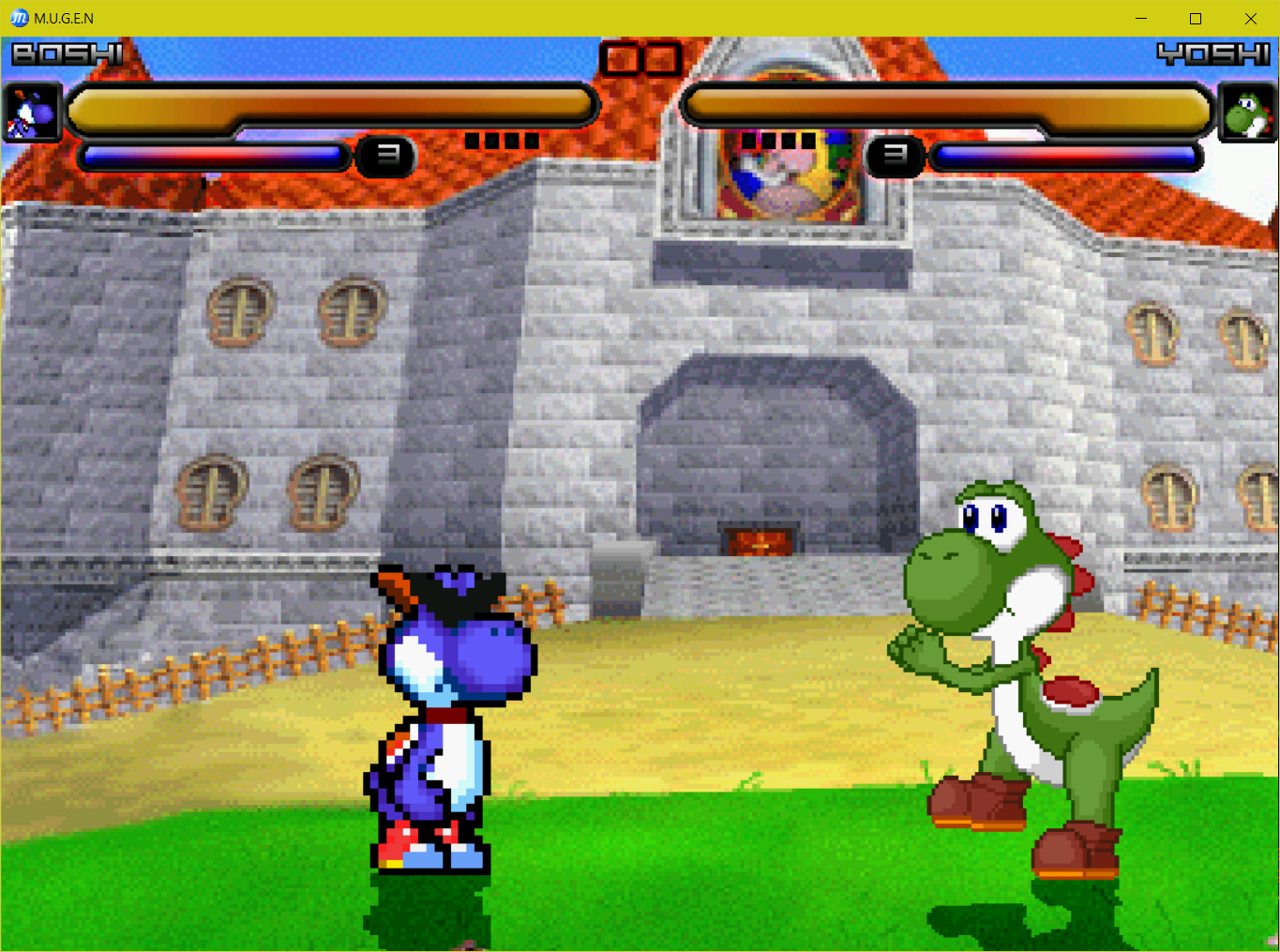The height and width of the screenshot is (952, 1280).
Task: Click Yoshi's power gauge to expand it
Action: click(1066, 158)
